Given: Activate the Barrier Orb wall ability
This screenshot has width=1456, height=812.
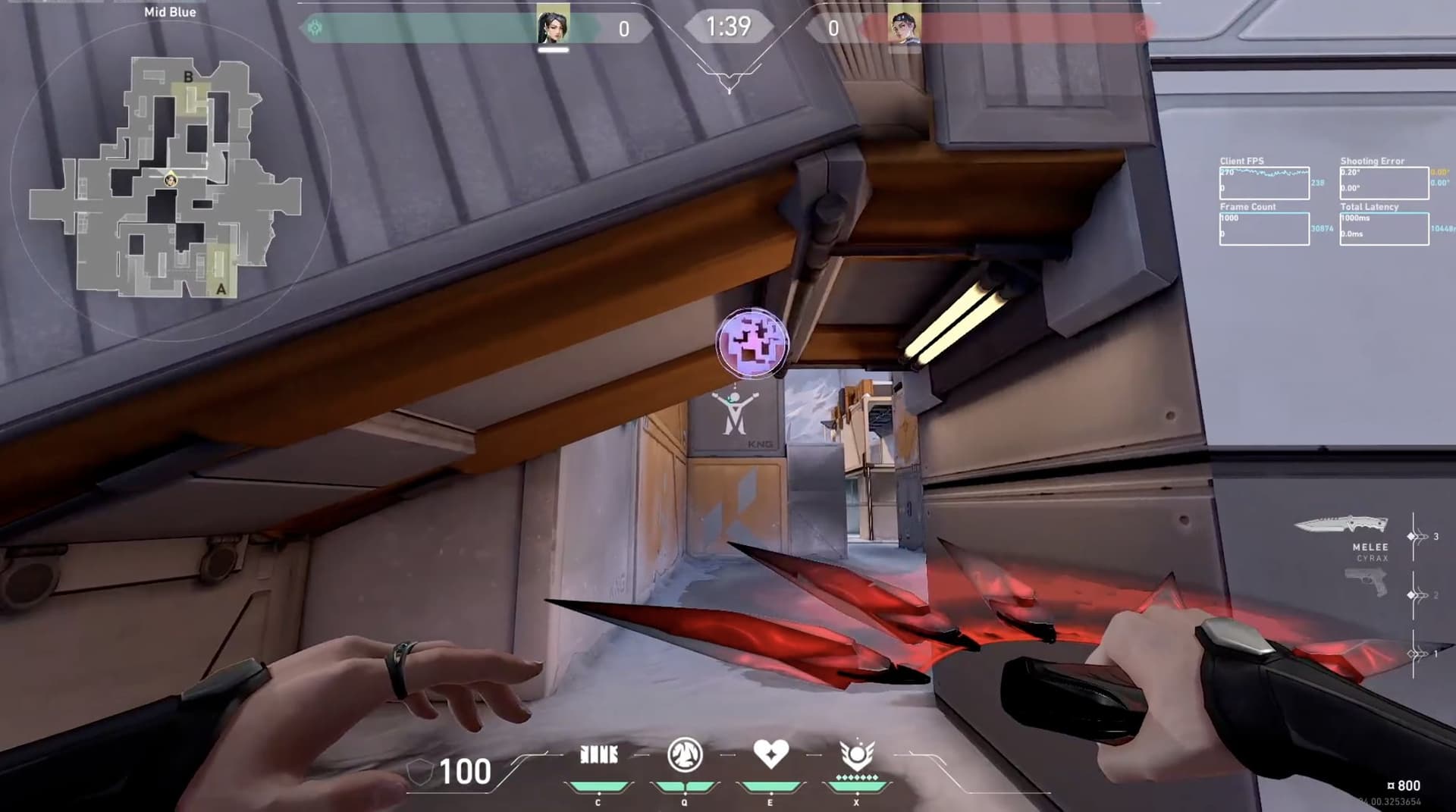Looking at the screenshot, I should (x=598, y=755).
